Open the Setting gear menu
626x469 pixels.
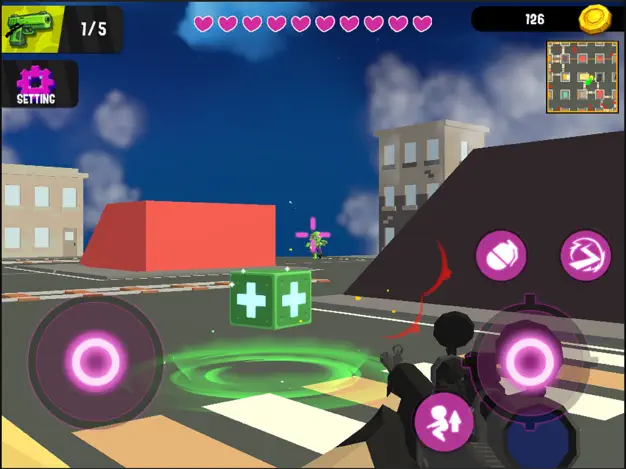click(35, 84)
